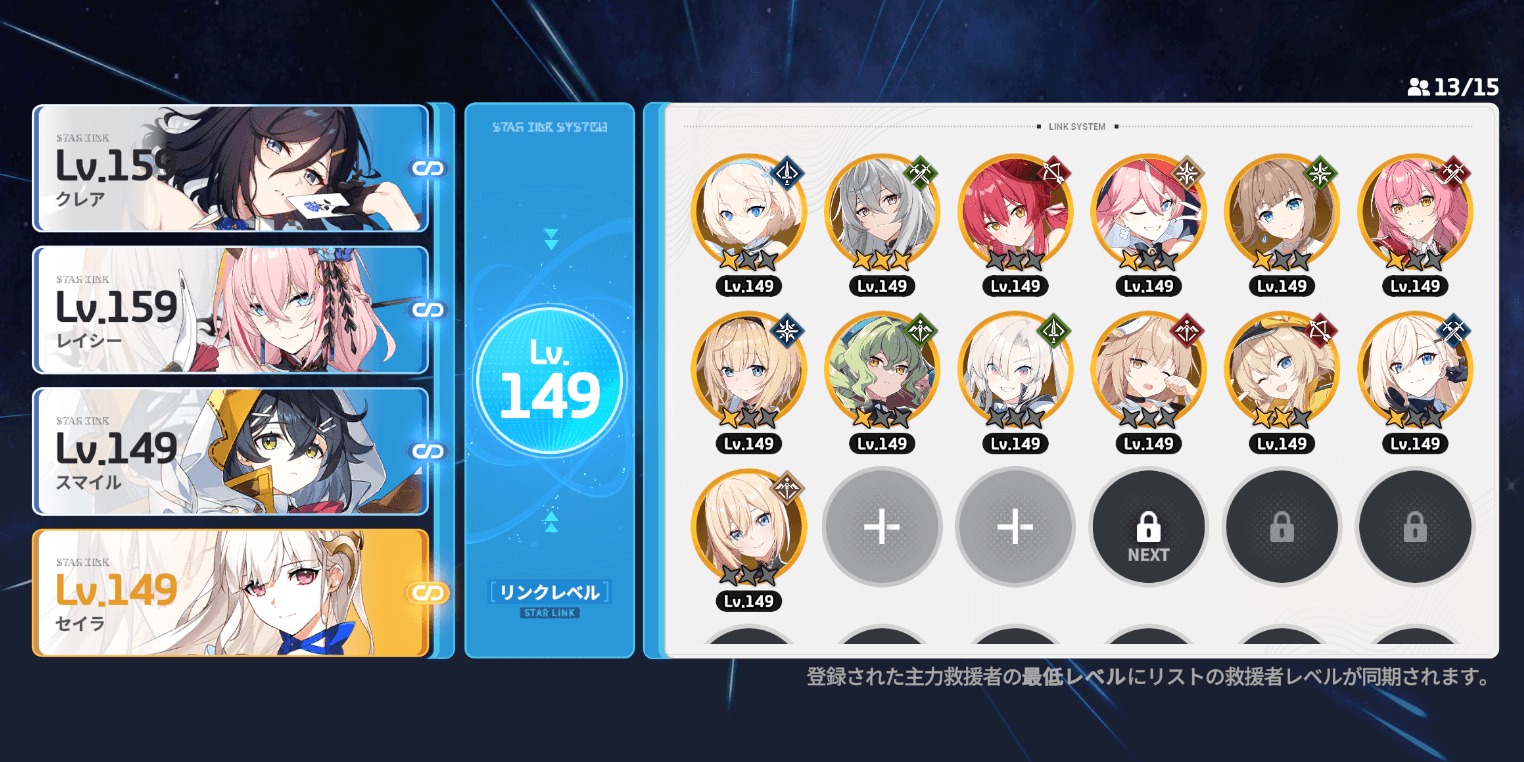Image resolution: width=1524 pixels, height=762 pixels.
Task: Toggle the link chain icon on レイシー's card
Action: 429,310
